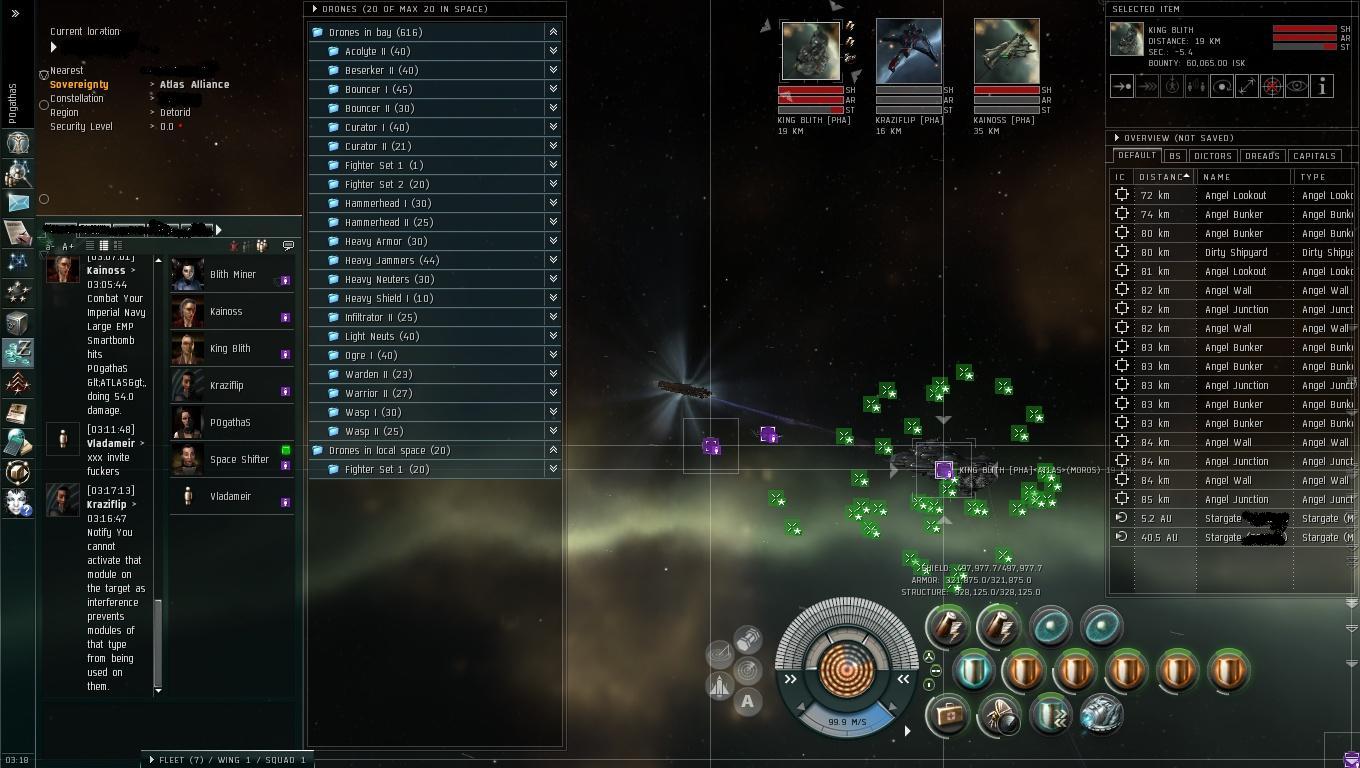Select the Kraziflip locked target portrait

click(x=908, y=51)
